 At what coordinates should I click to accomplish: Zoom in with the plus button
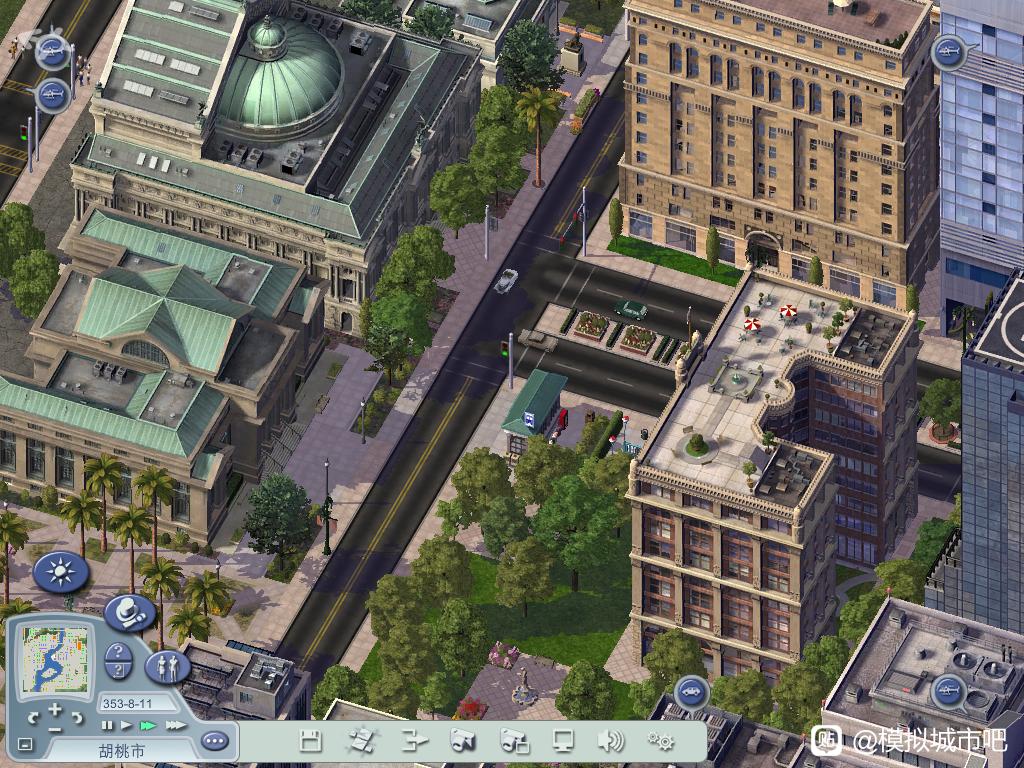(x=55, y=709)
